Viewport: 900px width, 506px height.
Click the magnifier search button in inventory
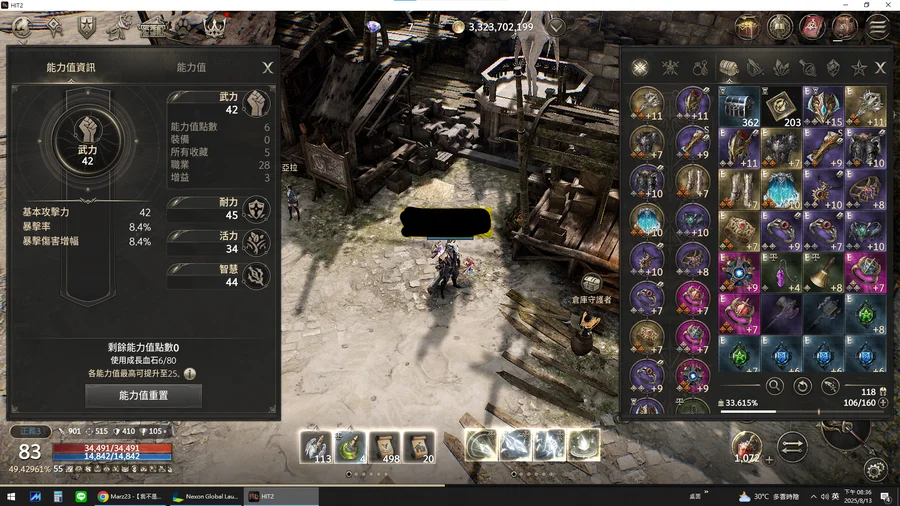[774, 386]
